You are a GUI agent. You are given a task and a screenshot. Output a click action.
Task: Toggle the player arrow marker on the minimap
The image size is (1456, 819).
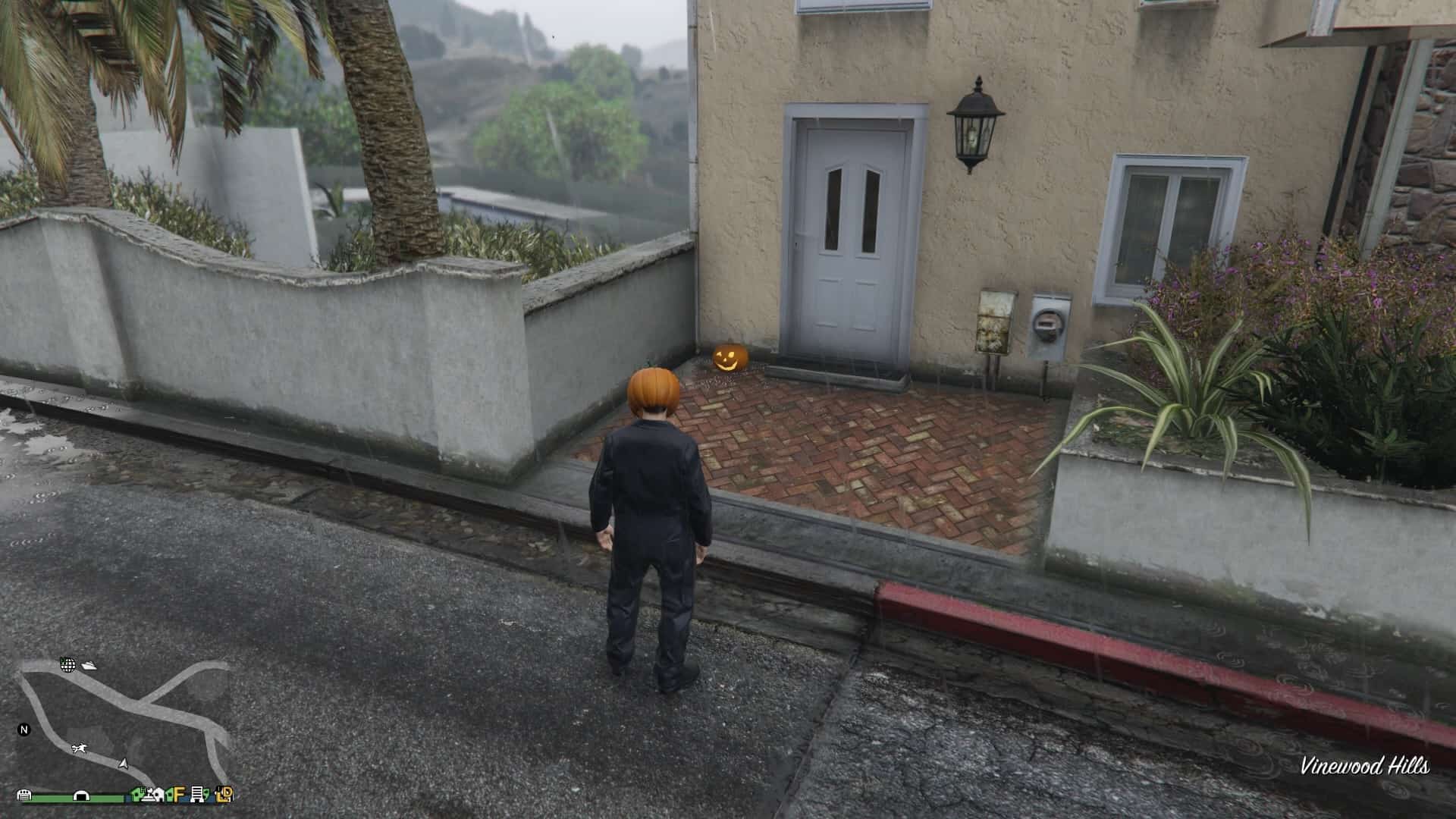(124, 764)
